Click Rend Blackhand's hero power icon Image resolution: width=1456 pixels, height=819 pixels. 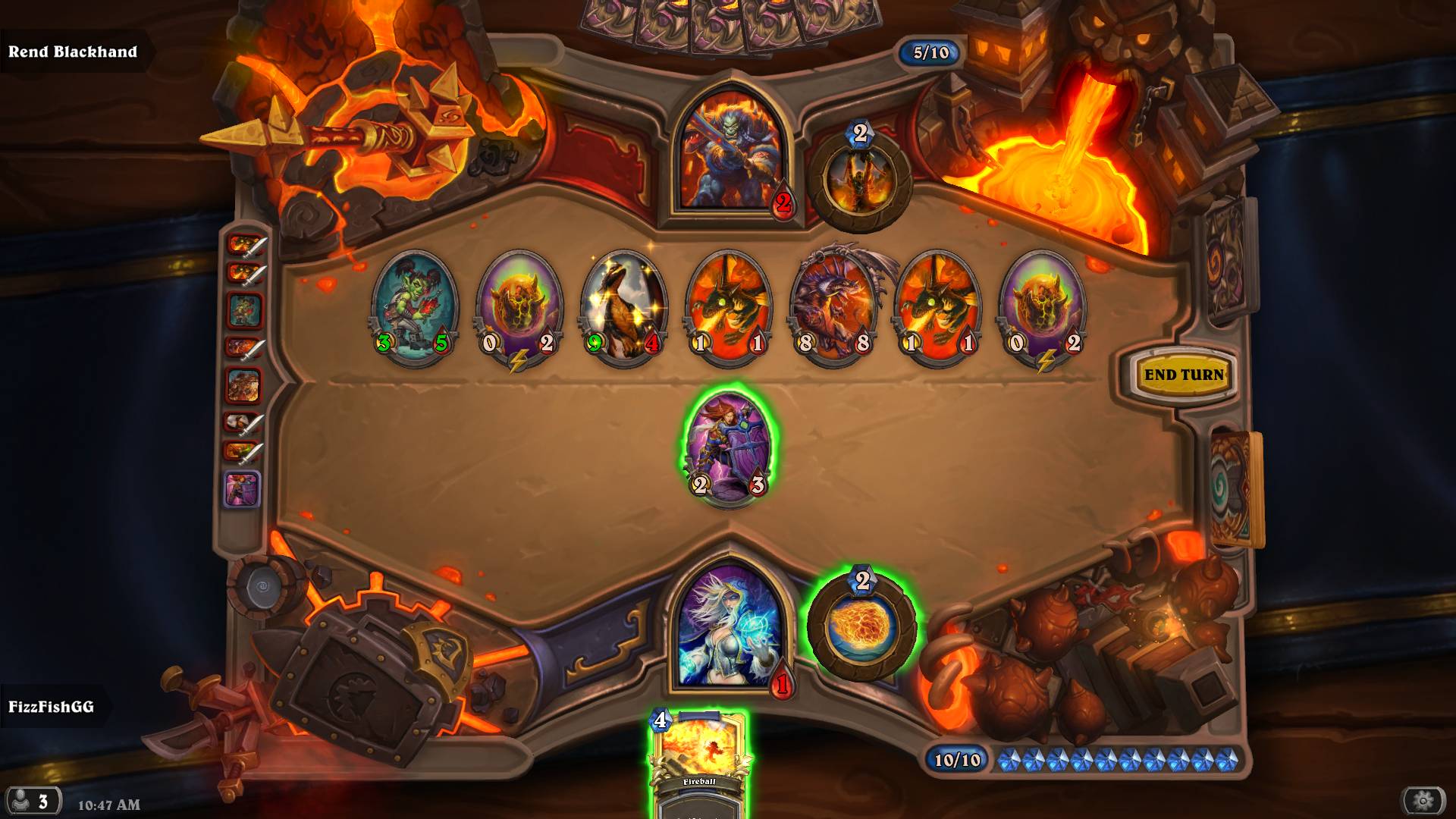860,180
